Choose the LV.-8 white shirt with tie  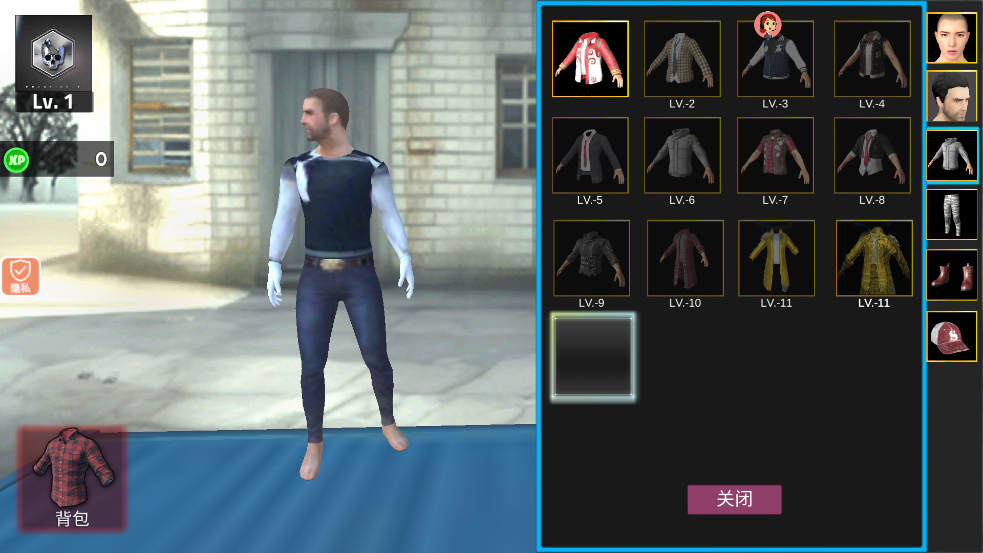coord(872,155)
